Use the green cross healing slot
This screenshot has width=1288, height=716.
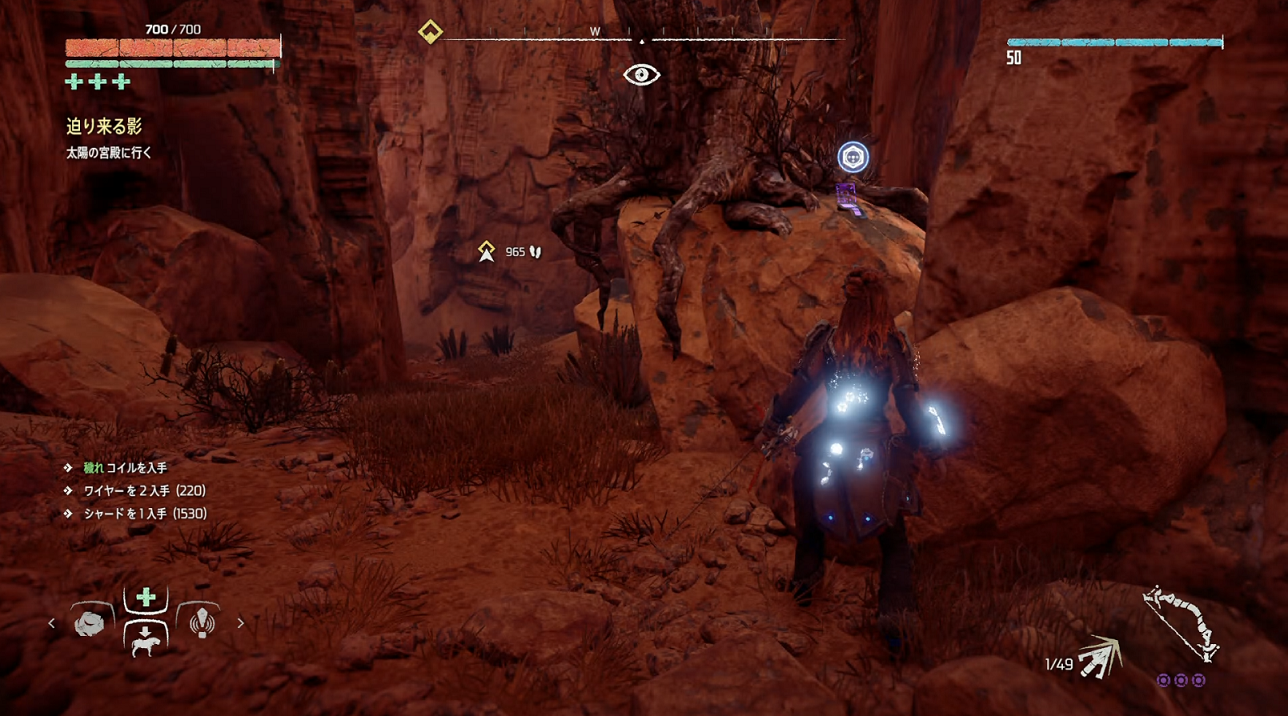click(x=146, y=598)
